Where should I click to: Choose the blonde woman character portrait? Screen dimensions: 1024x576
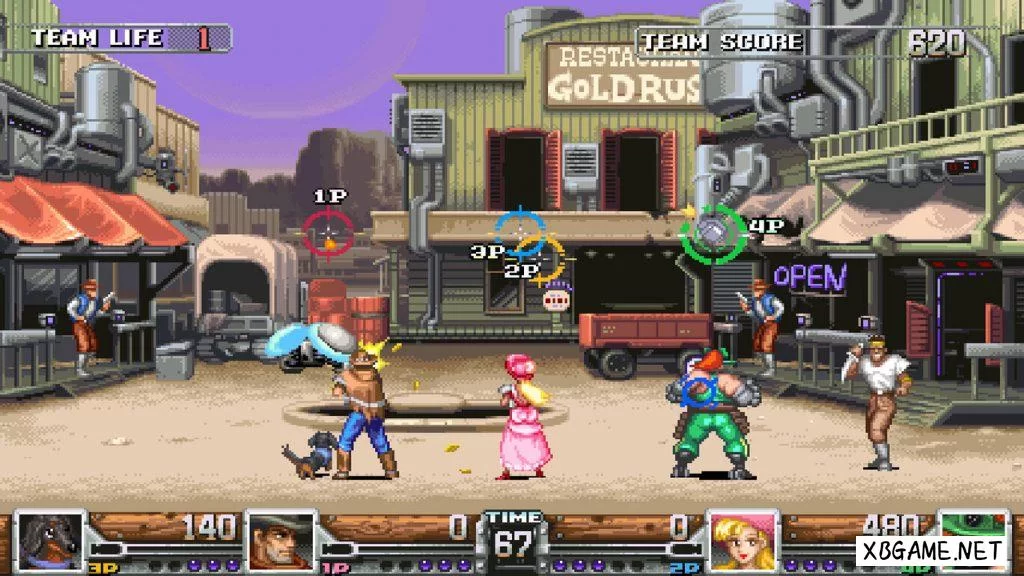[x=743, y=540]
